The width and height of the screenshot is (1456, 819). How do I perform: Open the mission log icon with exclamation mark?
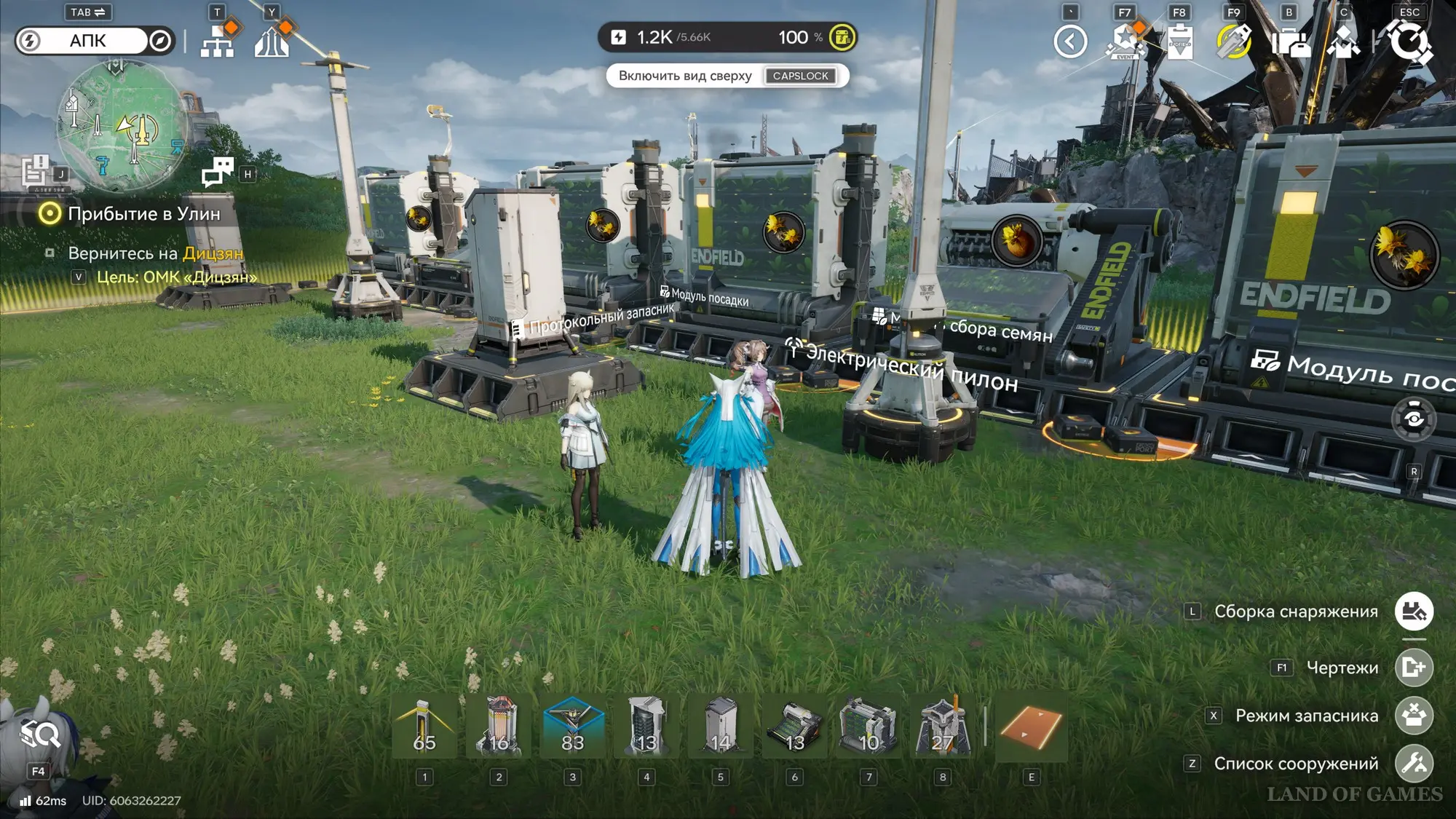35,170
